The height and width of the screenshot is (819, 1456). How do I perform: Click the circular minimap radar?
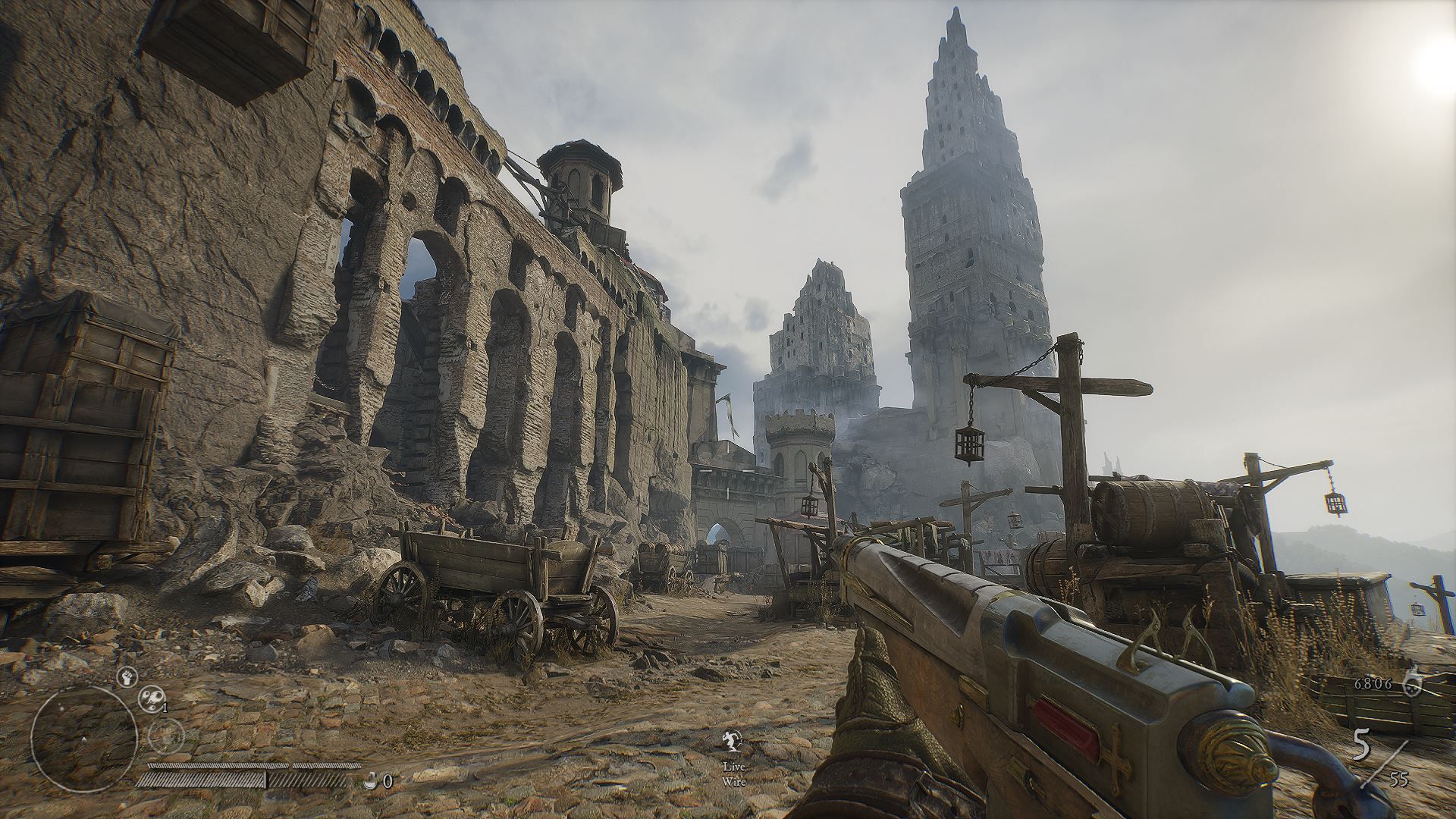pos(83,738)
